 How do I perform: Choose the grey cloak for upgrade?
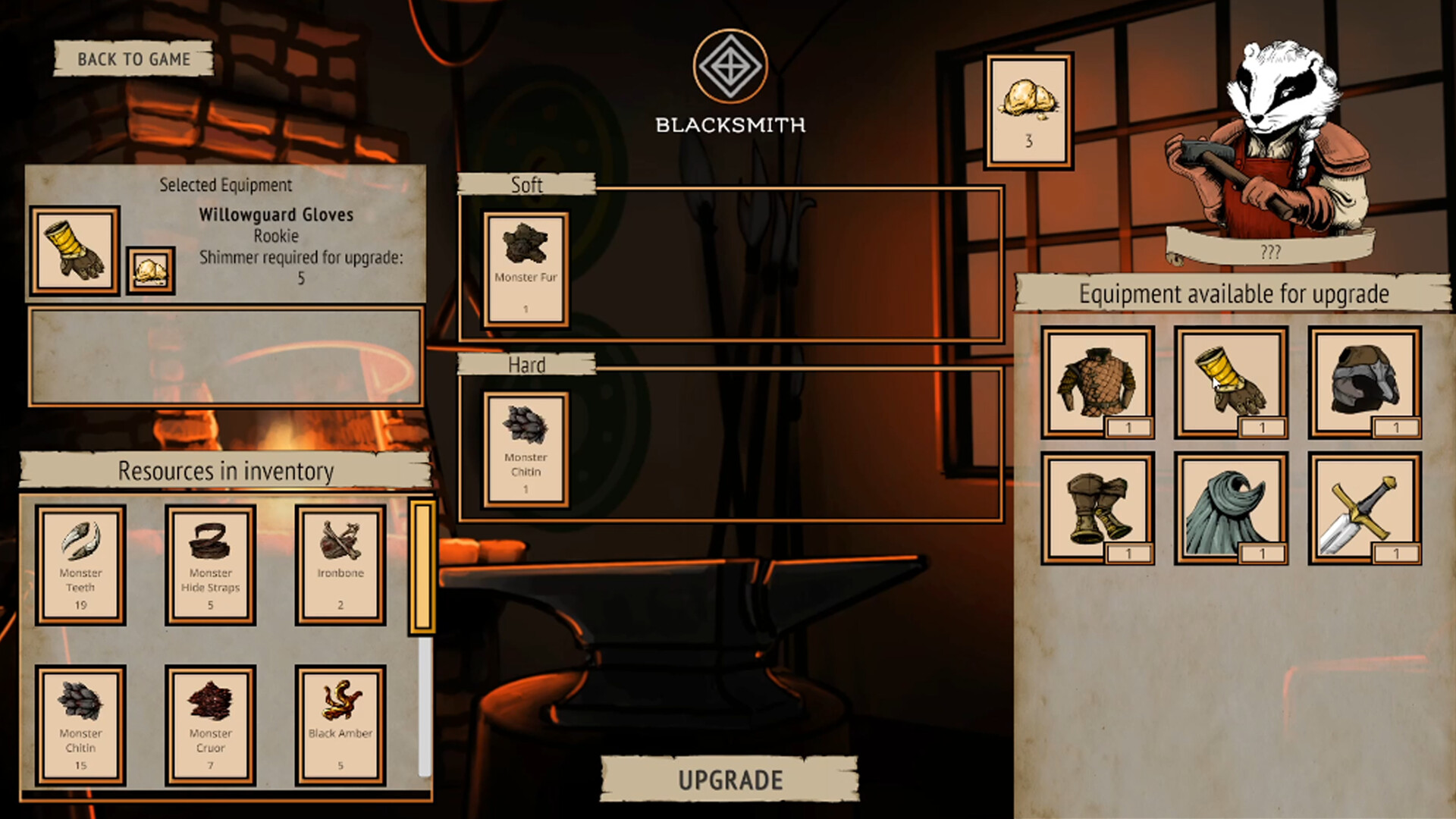pos(1231,508)
